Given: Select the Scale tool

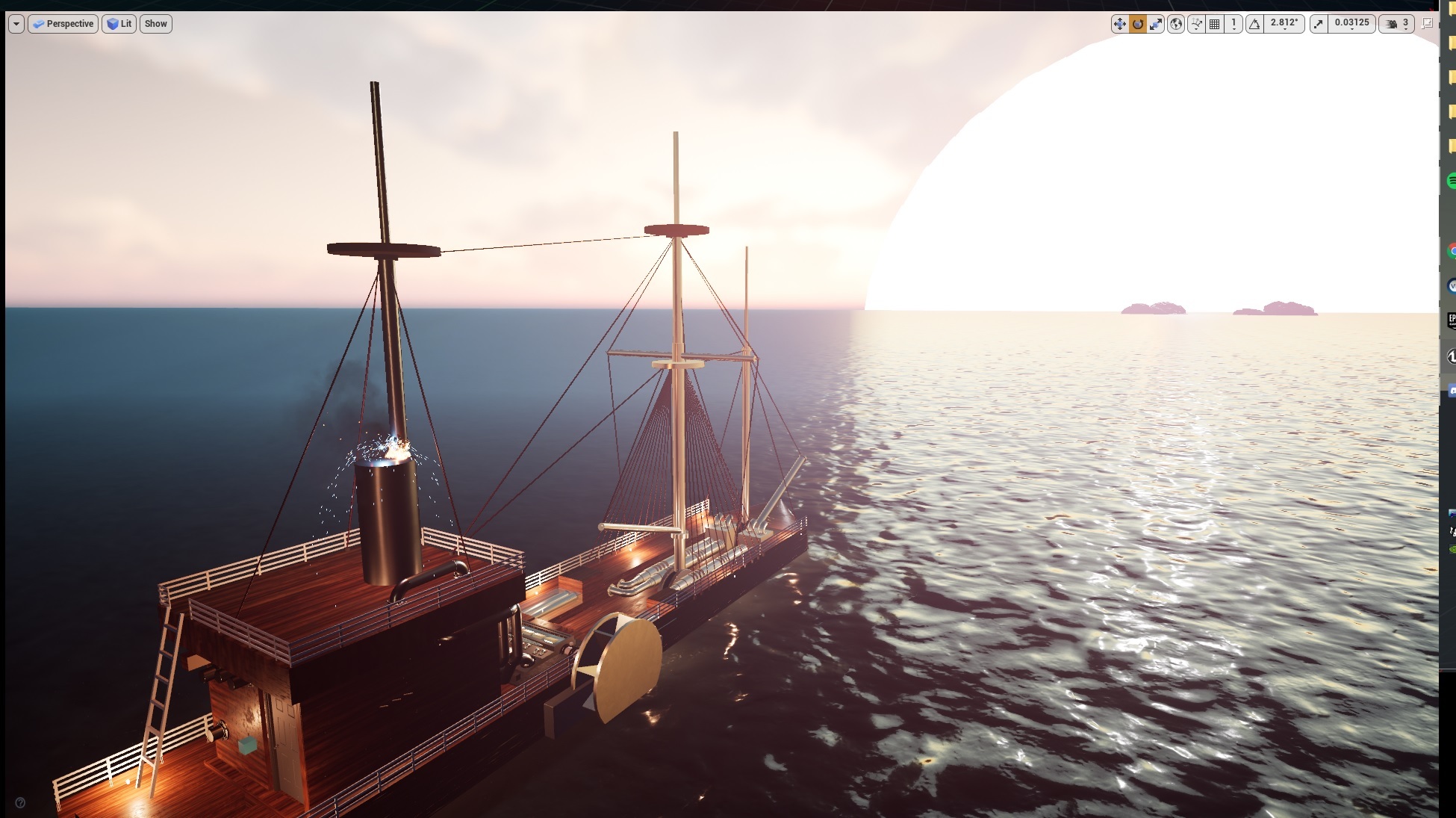Looking at the screenshot, I should [1157, 24].
